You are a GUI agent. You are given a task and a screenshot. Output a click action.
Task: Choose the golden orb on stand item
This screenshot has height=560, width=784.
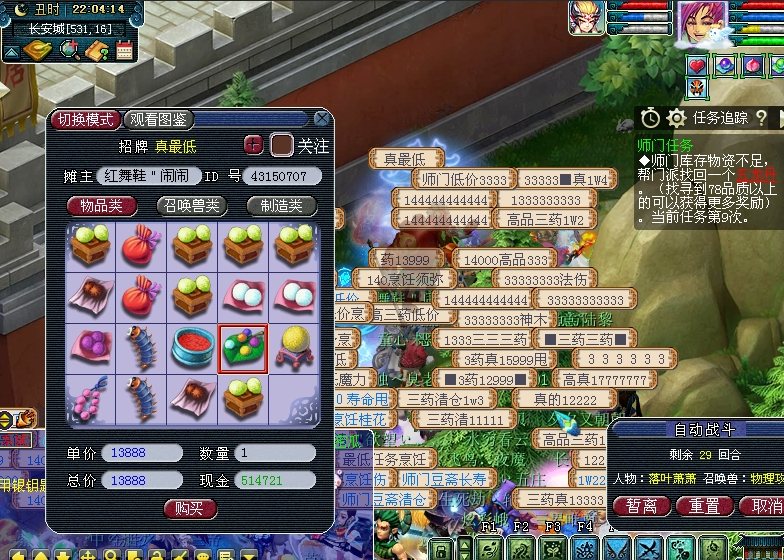[x=292, y=348]
